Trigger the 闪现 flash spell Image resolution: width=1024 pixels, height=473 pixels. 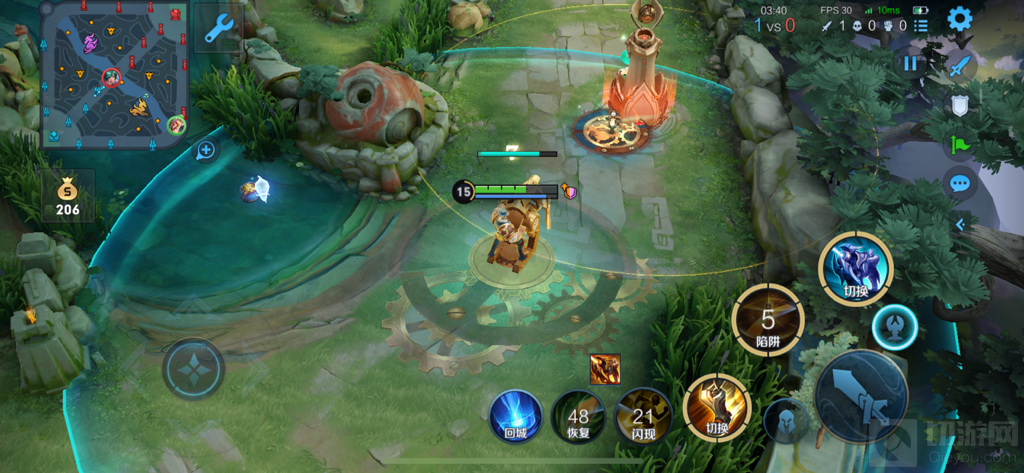642,416
